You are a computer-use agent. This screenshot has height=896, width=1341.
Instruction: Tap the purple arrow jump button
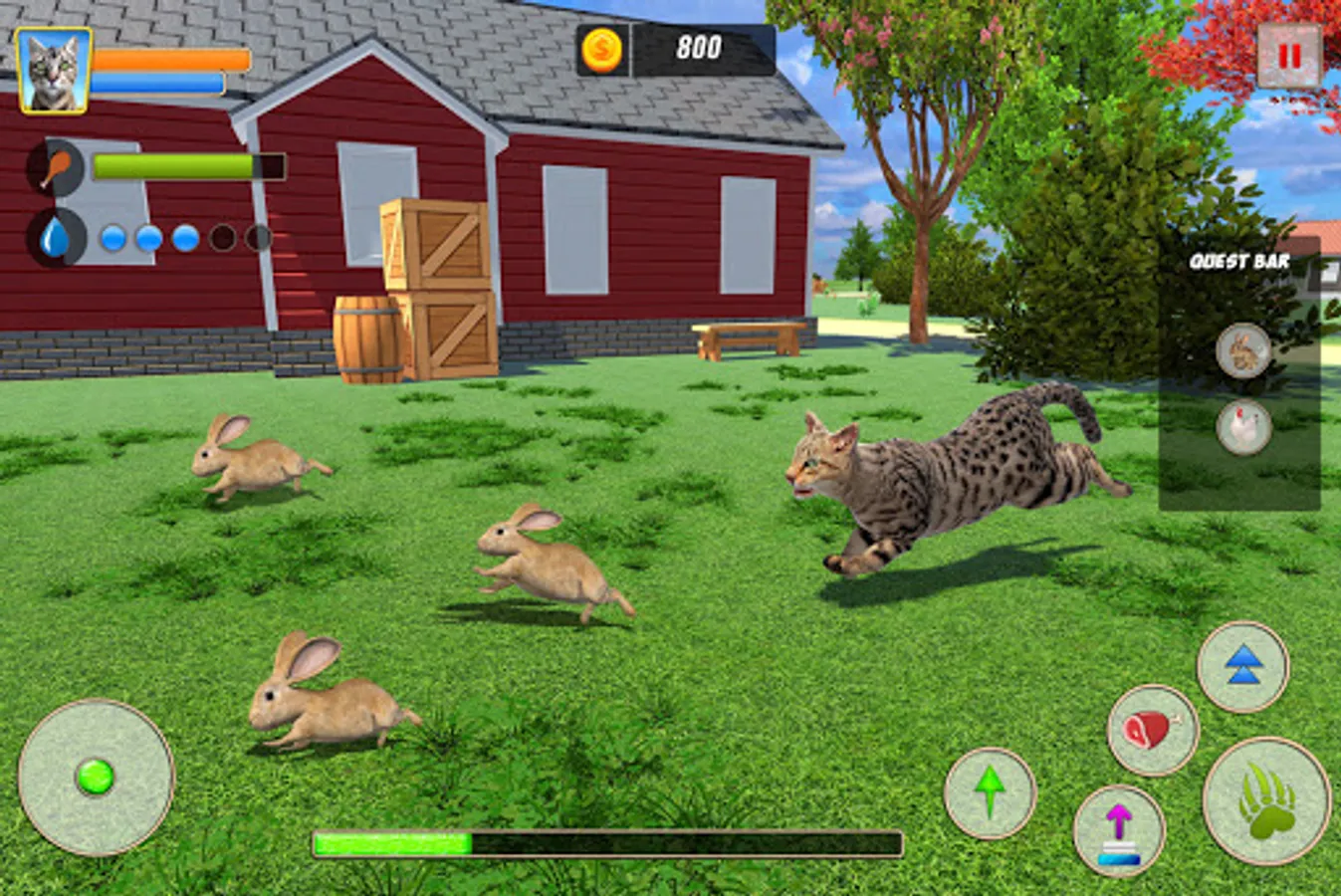(1119, 831)
